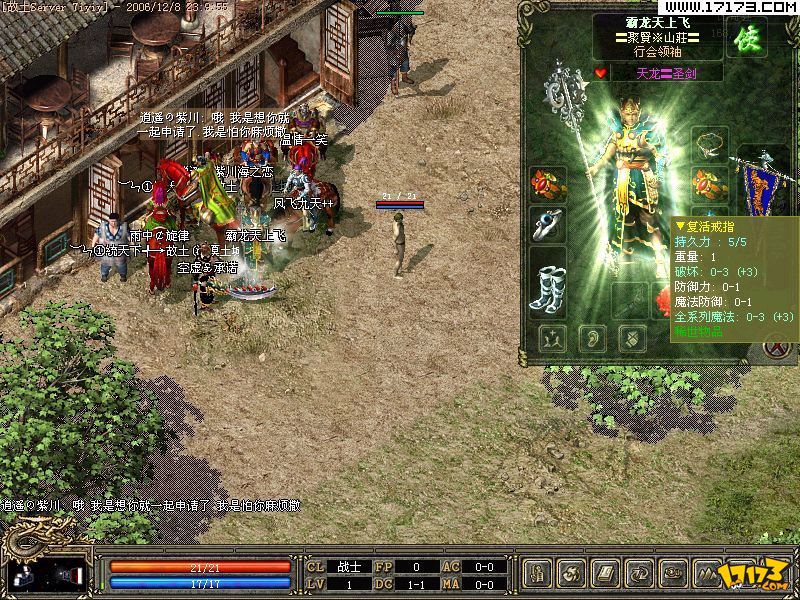Click the green 侠 emblem
This screenshot has height=600, width=800.
click(747, 39)
